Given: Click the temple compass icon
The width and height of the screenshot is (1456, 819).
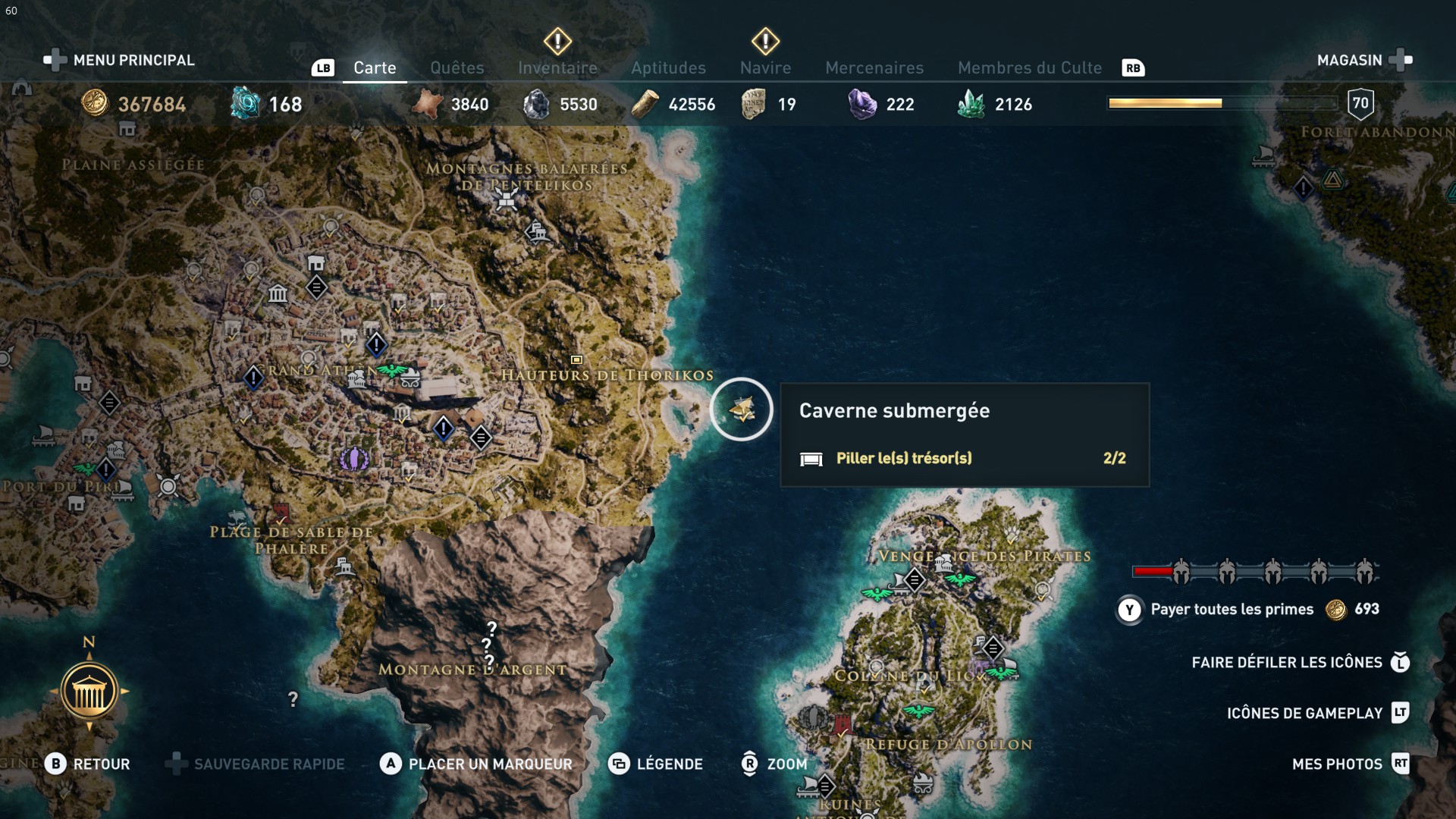Looking at the screenshot, I should (x=89, y=691).
